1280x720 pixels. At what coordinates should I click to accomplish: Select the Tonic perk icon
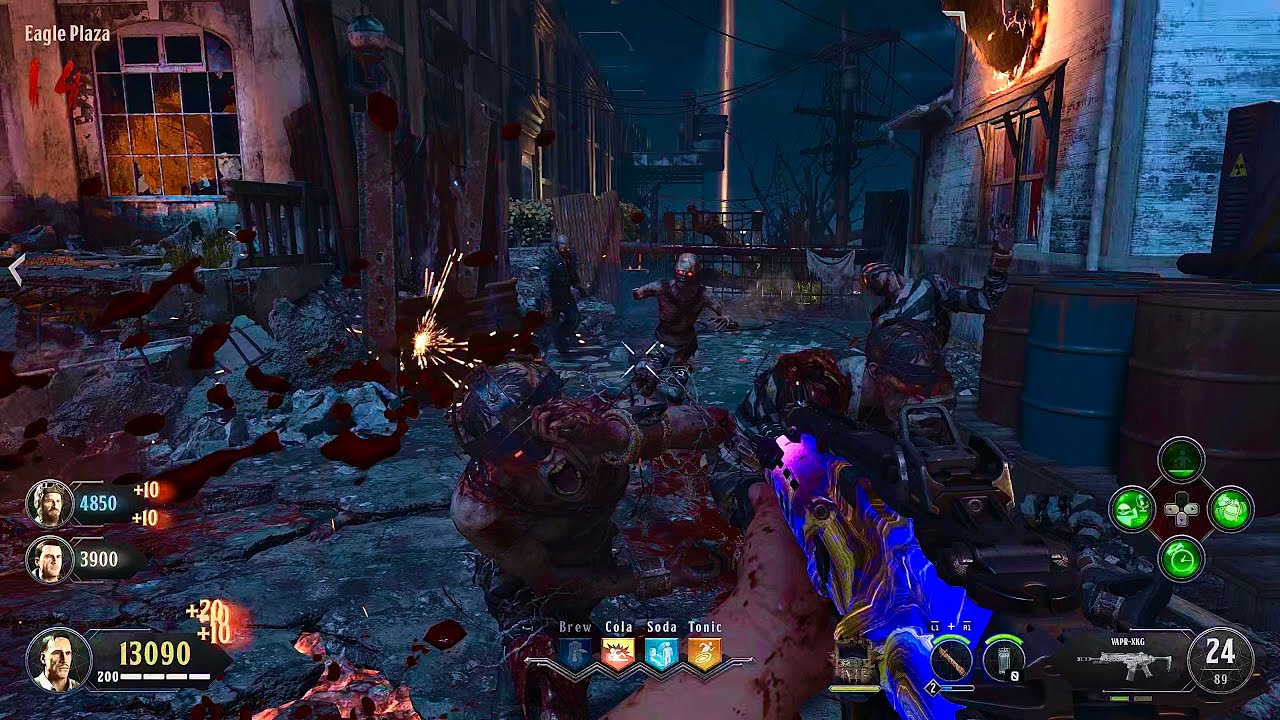click(x=704, y=653)
